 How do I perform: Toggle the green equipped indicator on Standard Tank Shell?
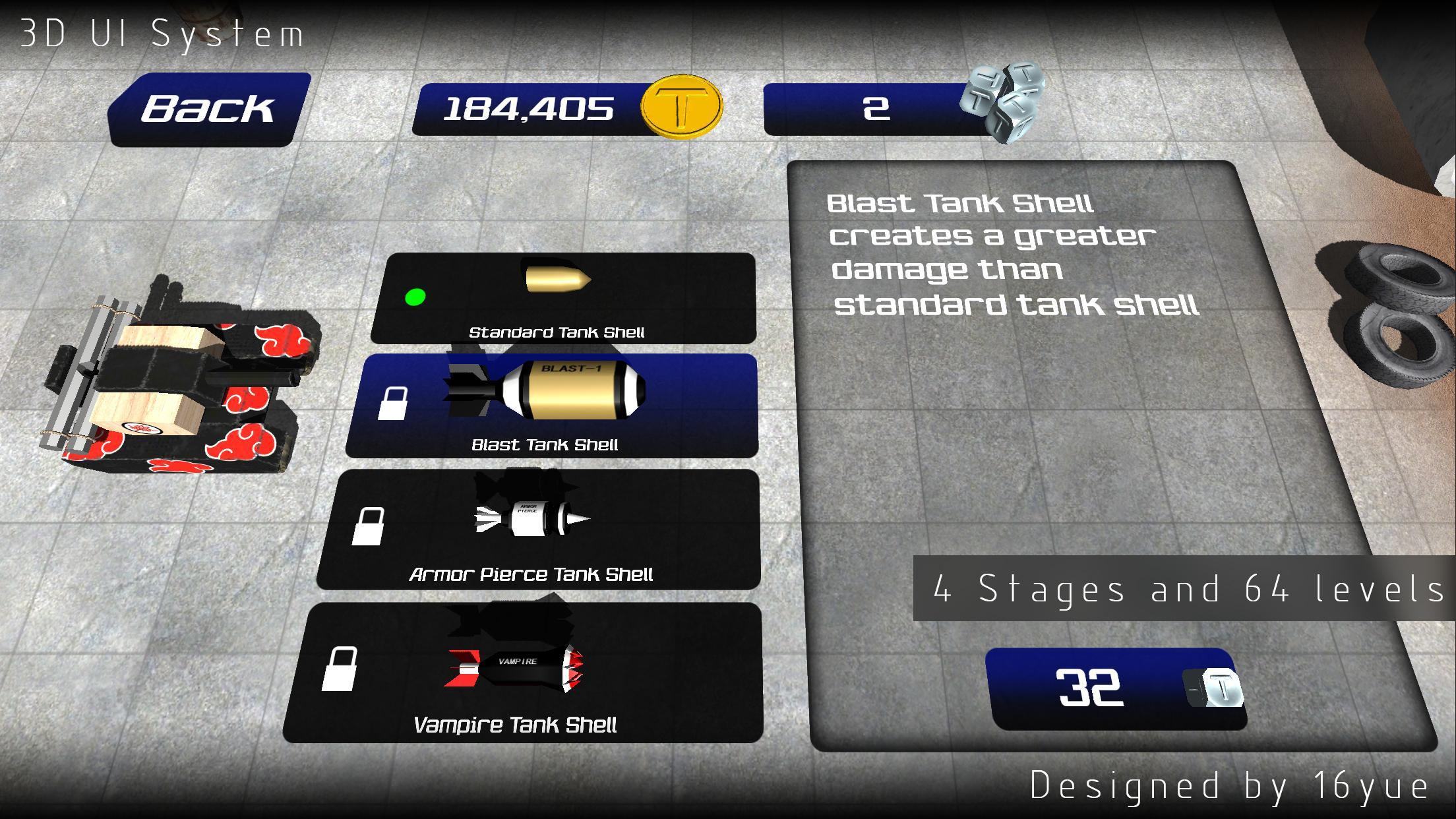coord(415,297)
